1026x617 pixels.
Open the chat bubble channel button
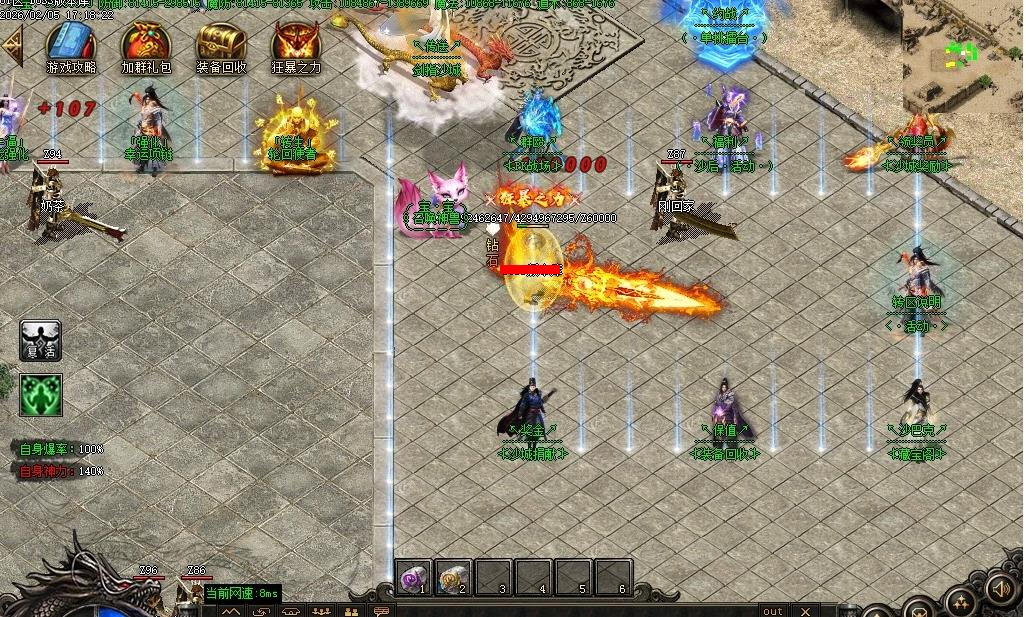[x=381, y=610]
